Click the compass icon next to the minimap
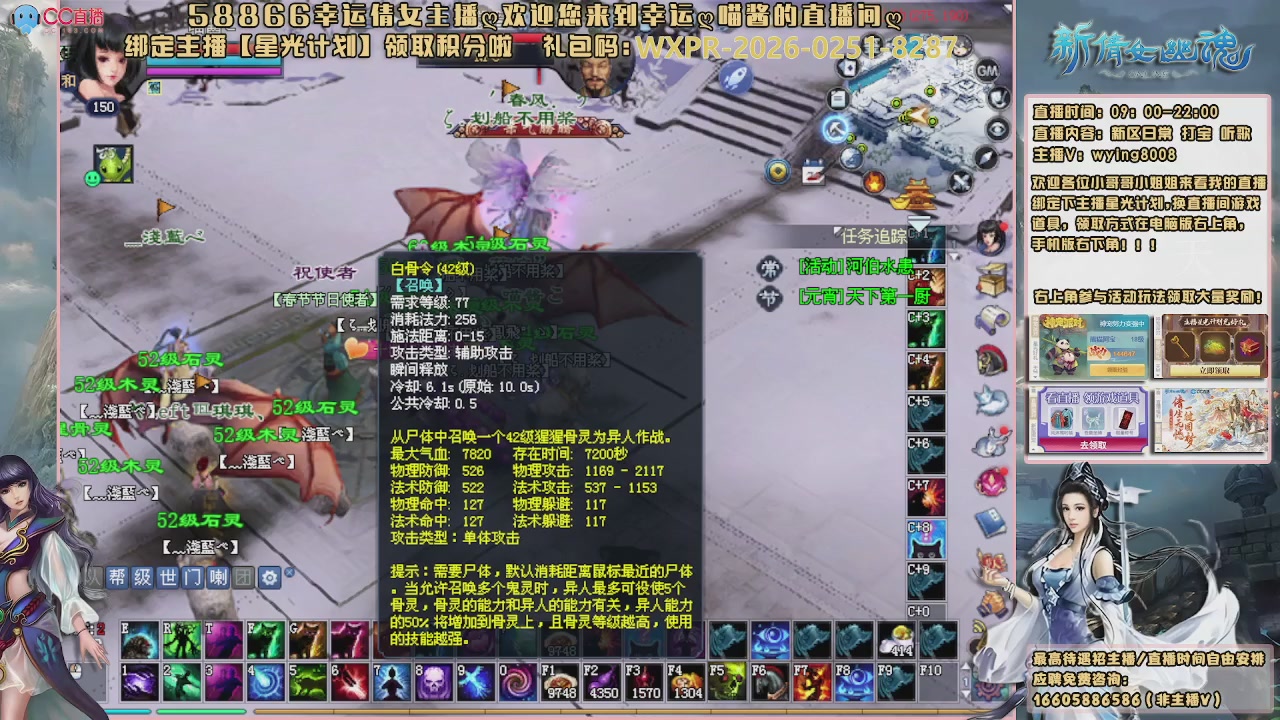 [x=985, y=157]
